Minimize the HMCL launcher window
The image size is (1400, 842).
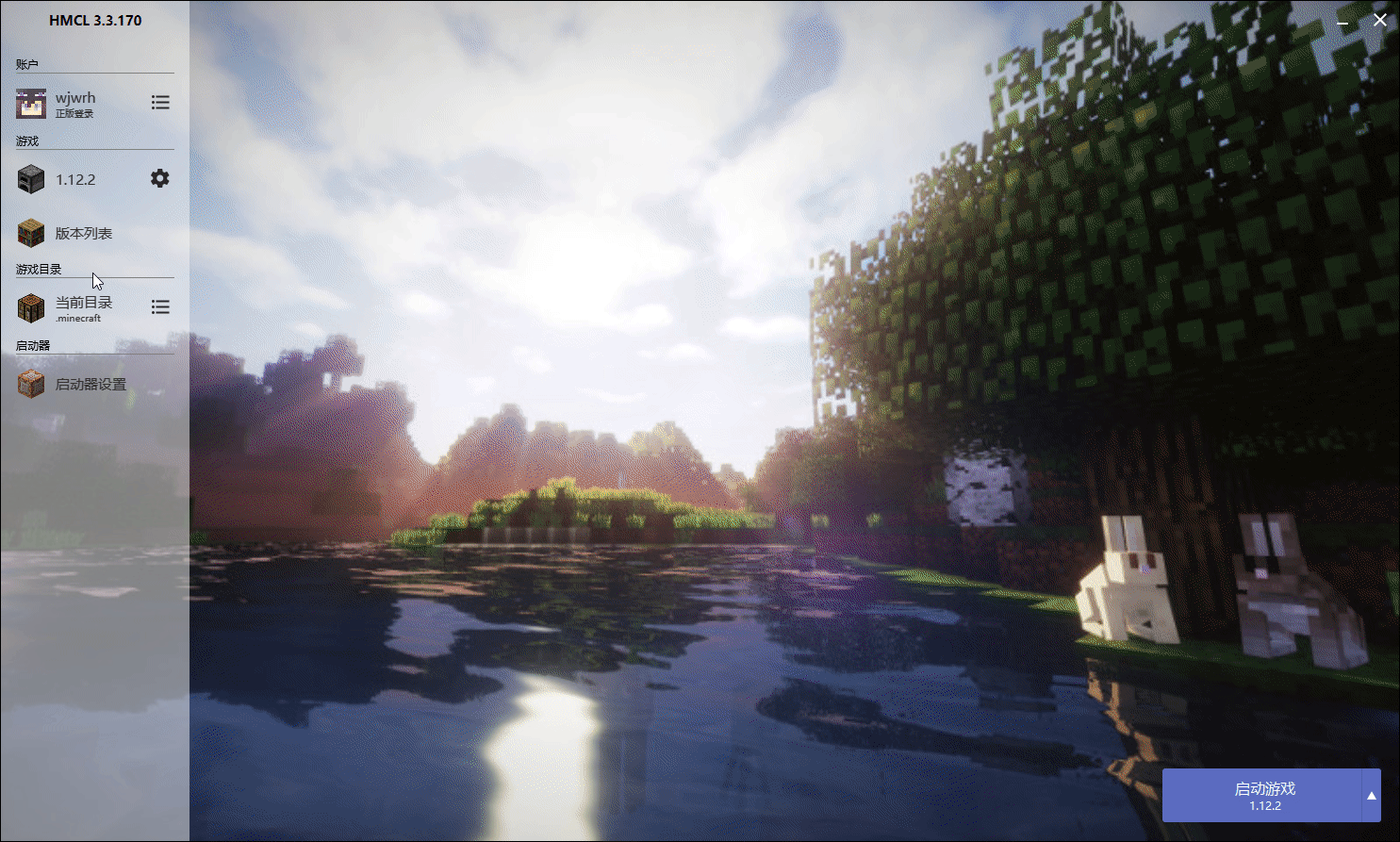[1342, 21]
